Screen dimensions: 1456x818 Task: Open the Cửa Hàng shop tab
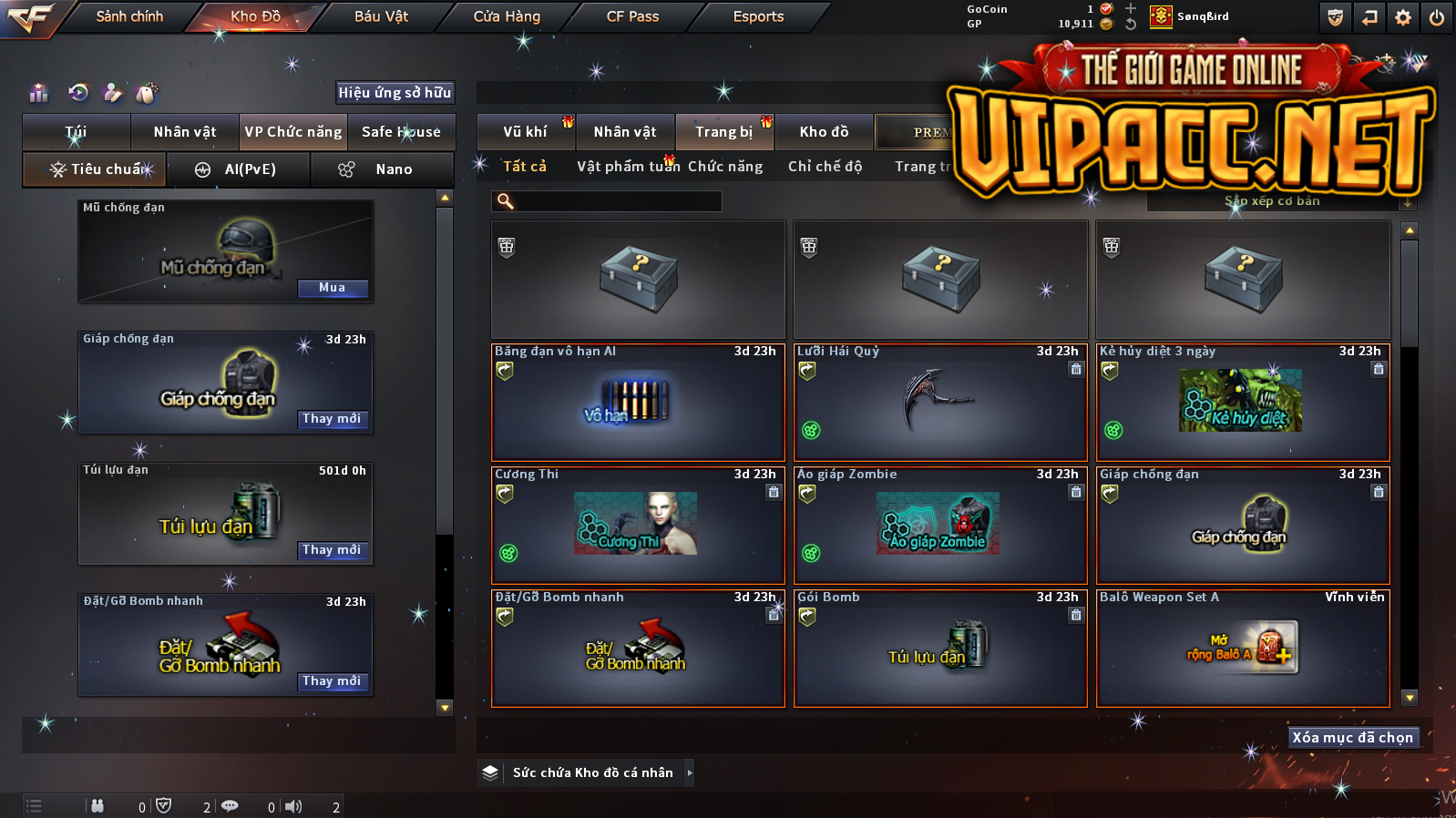tap(507, 16)
